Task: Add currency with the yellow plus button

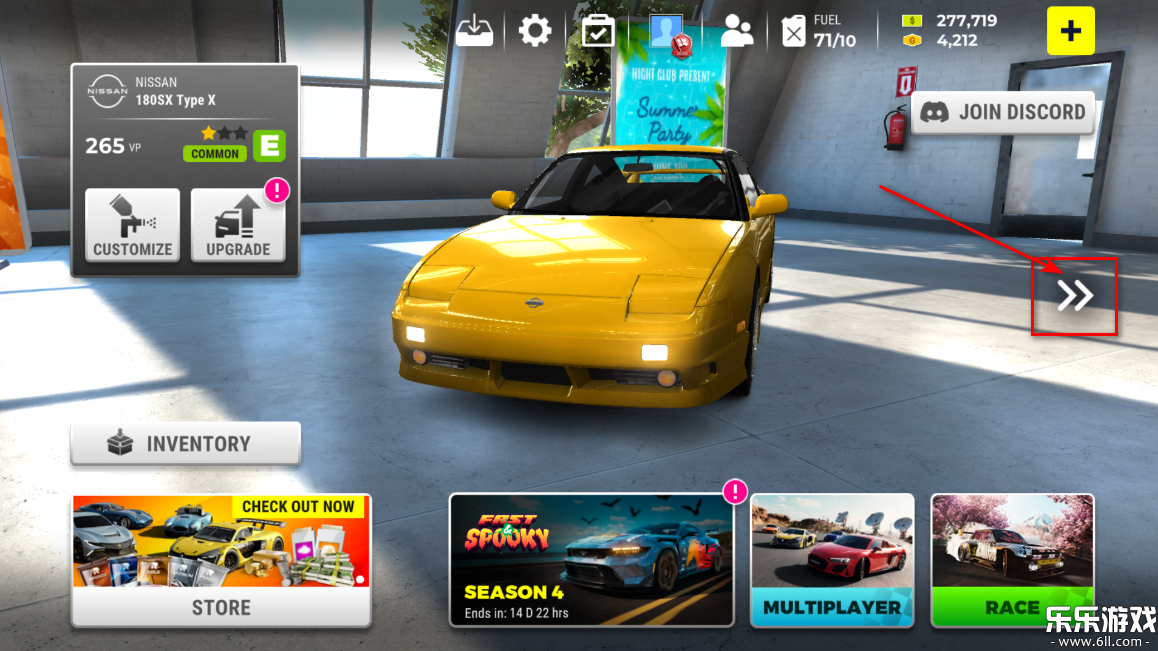Action: click(x=1070, y=31)
